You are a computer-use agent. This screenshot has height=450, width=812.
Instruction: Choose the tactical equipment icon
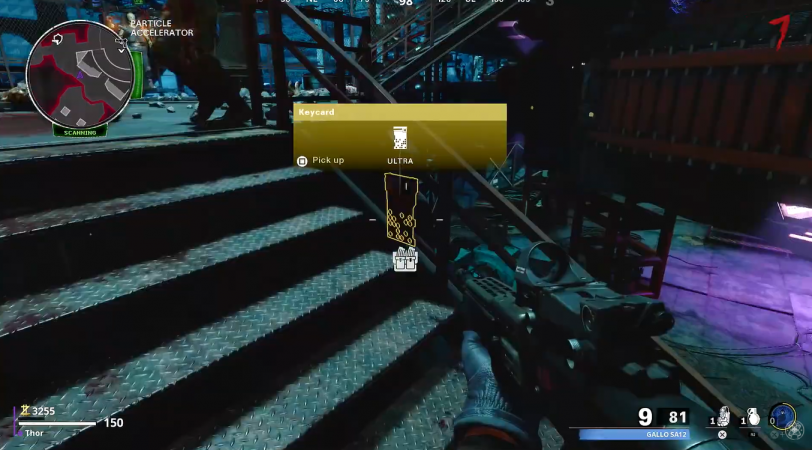[723, 416]
